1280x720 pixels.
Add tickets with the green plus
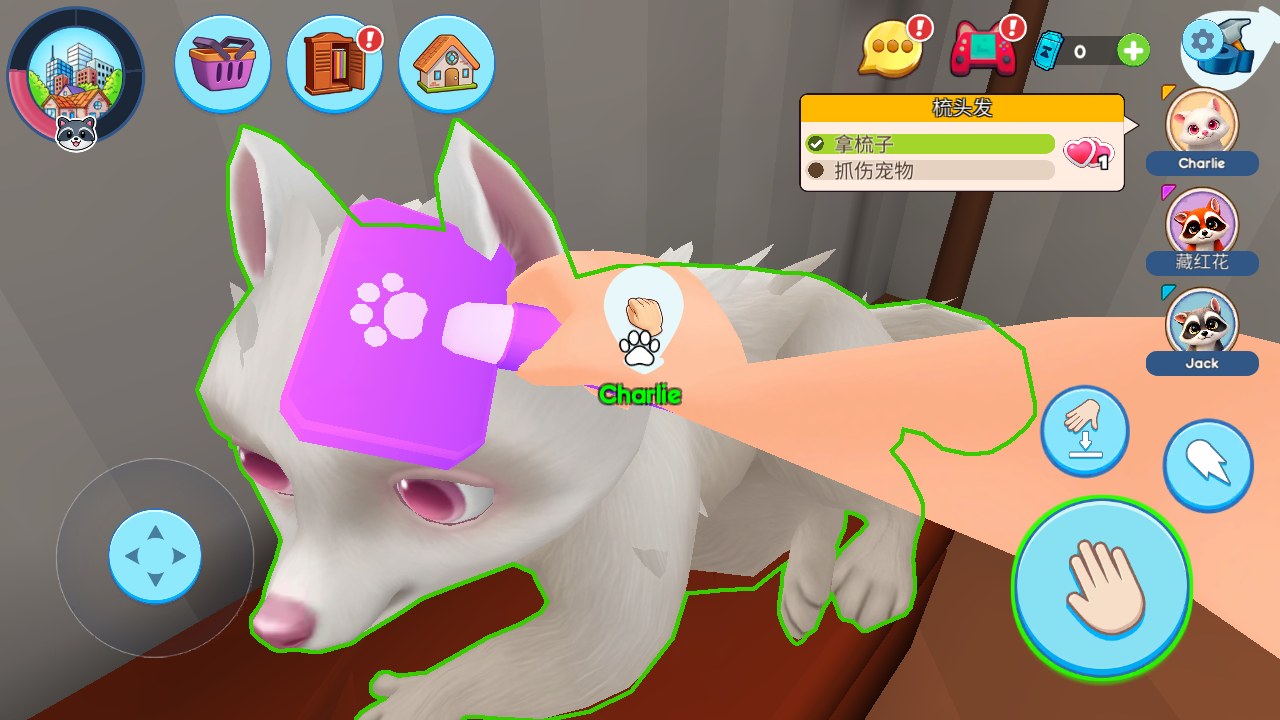[1133, 50]
